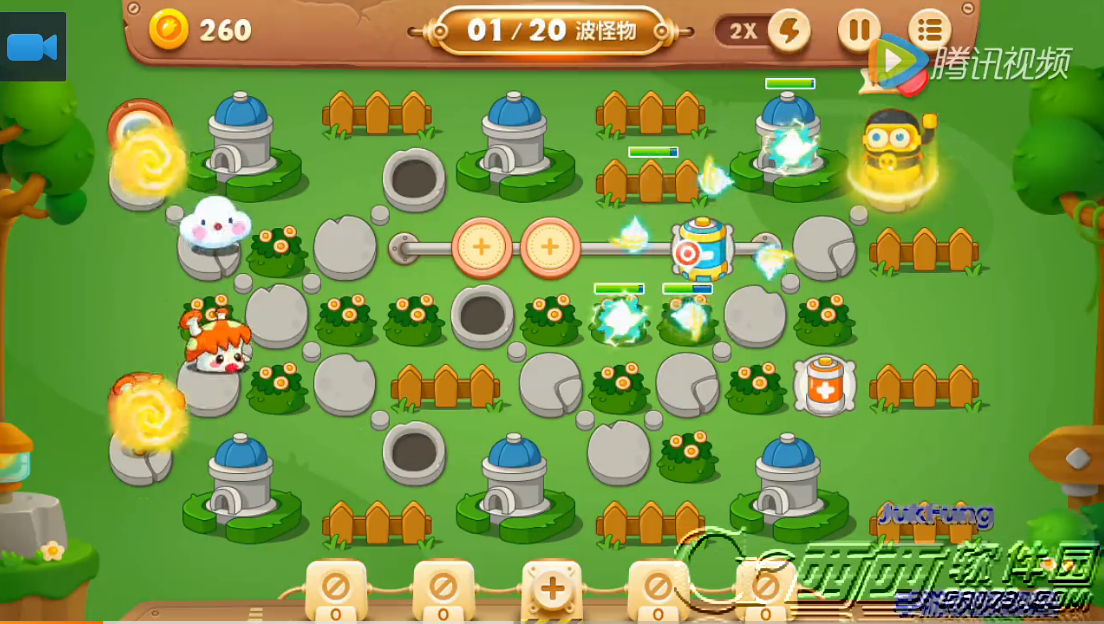Select the tower marked with the red target
Viewport: 1104px width, 624px height.
coord(700,250)
